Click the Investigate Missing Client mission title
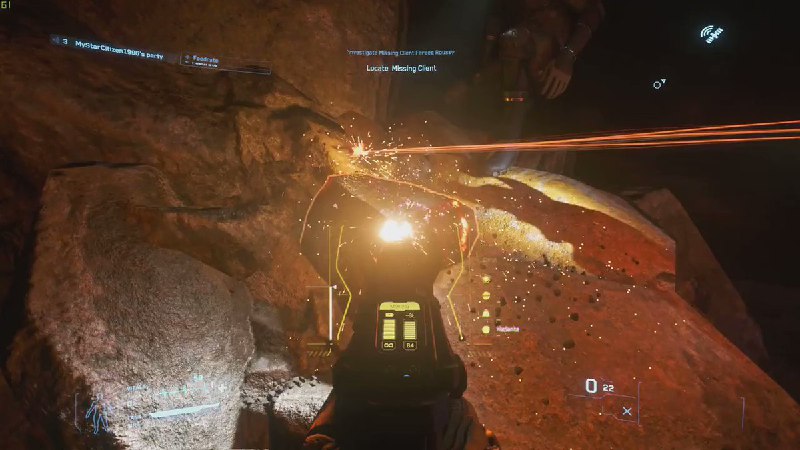This screenshot has height=450, width=800. tap(402, 50)
